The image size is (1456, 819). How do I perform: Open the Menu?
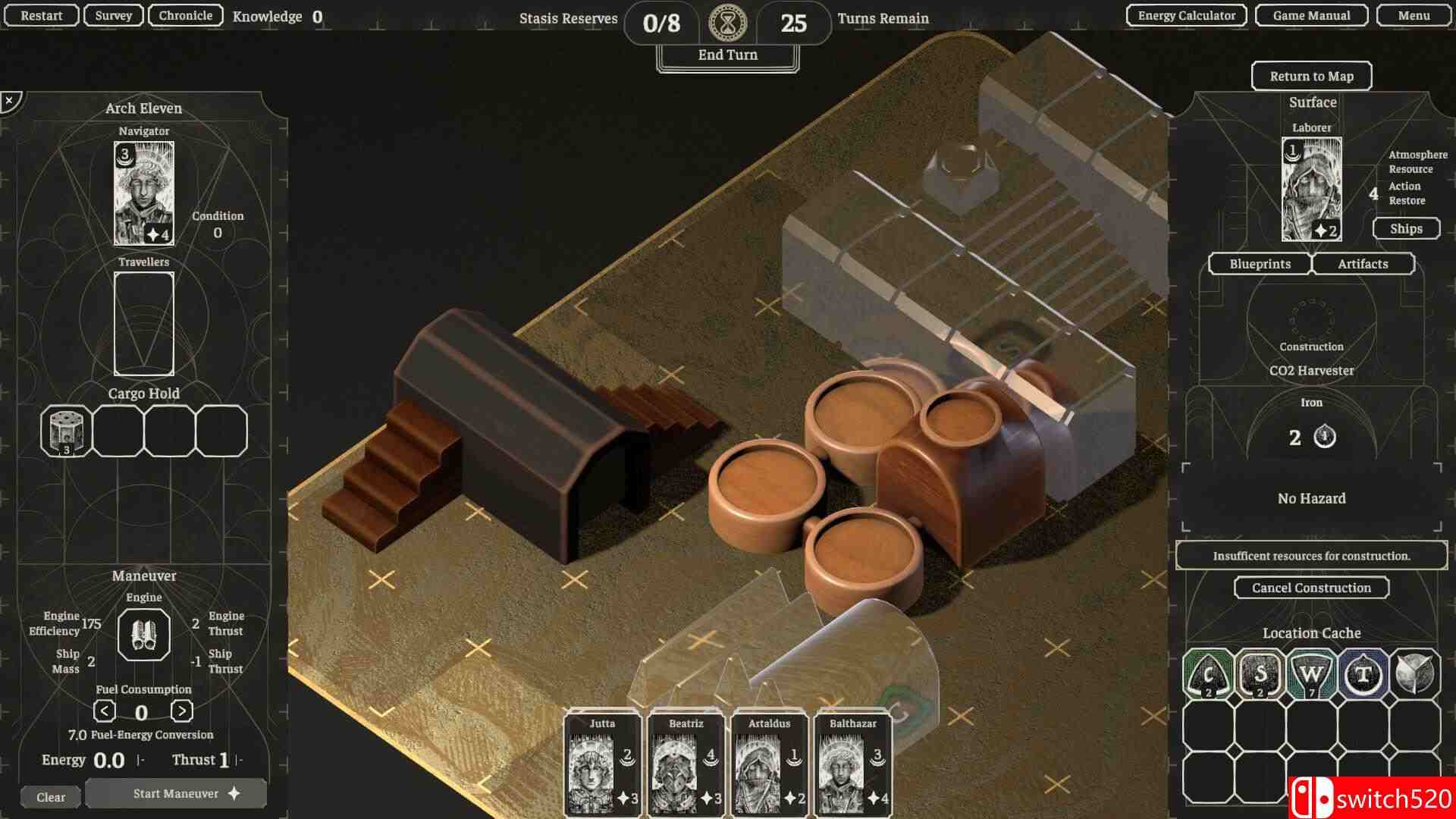[1414, 15]
